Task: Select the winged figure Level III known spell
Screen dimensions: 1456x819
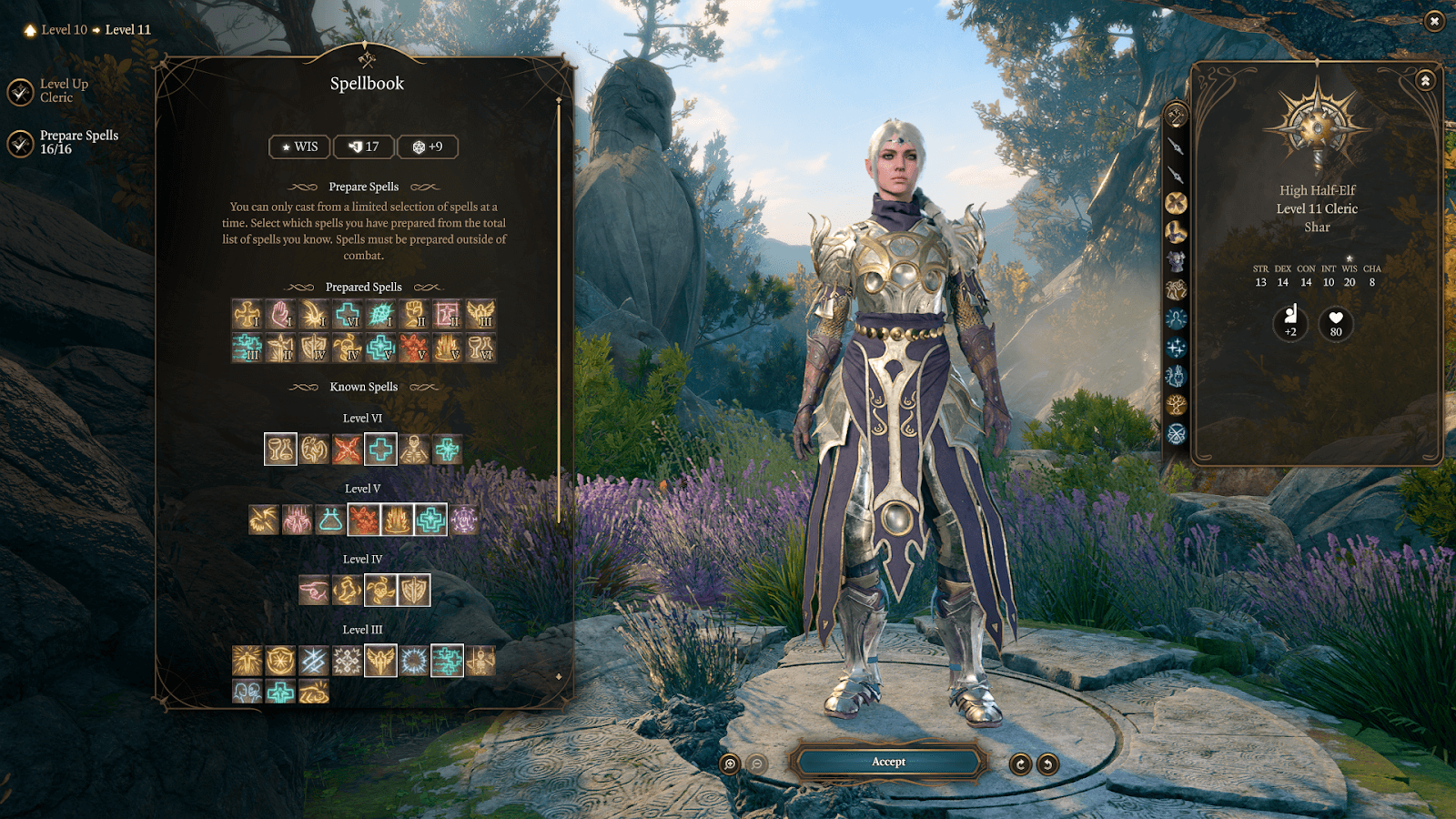Action: (380, 661)
